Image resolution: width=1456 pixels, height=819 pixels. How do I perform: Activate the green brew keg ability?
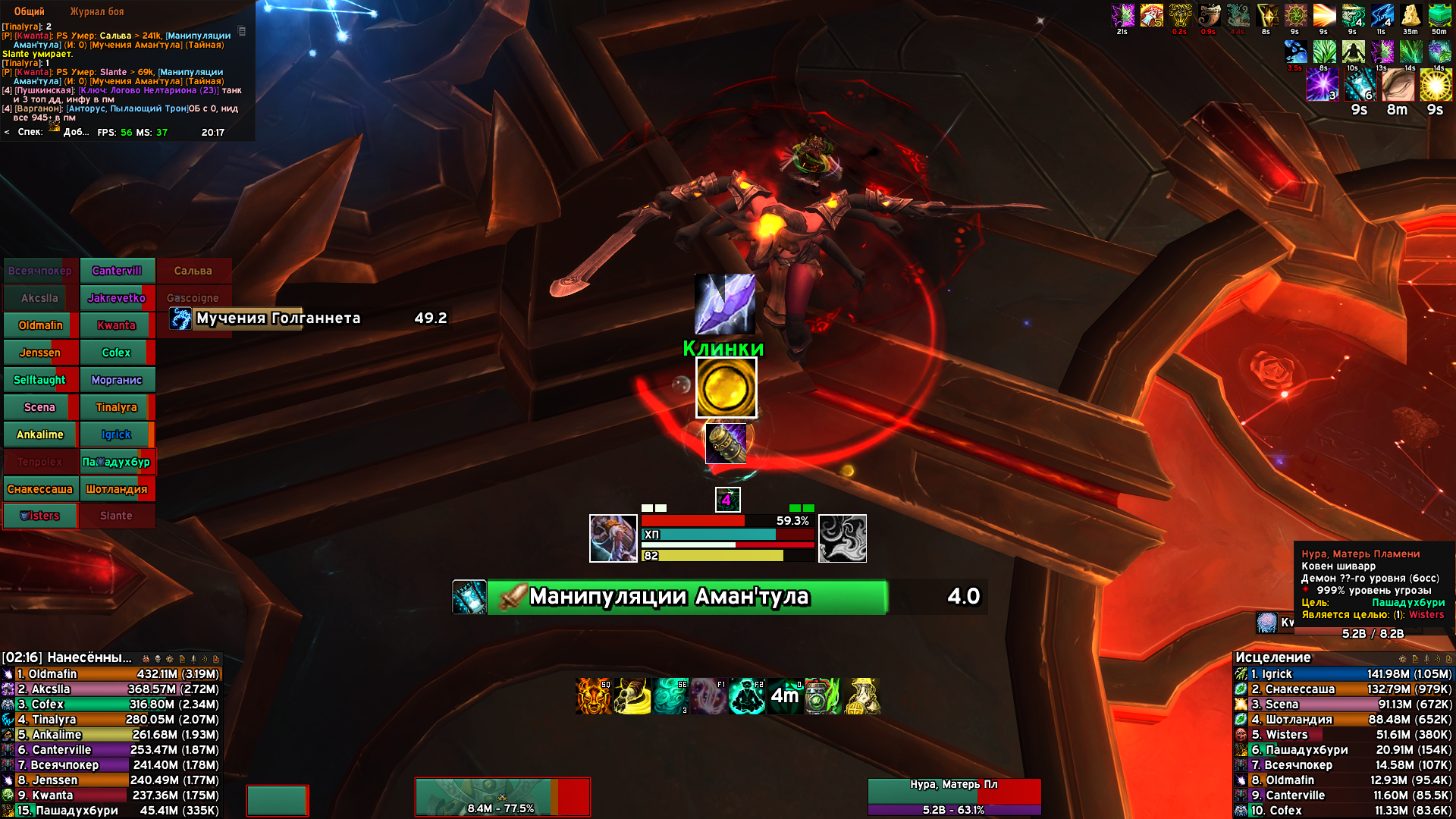tap(823, 696)
